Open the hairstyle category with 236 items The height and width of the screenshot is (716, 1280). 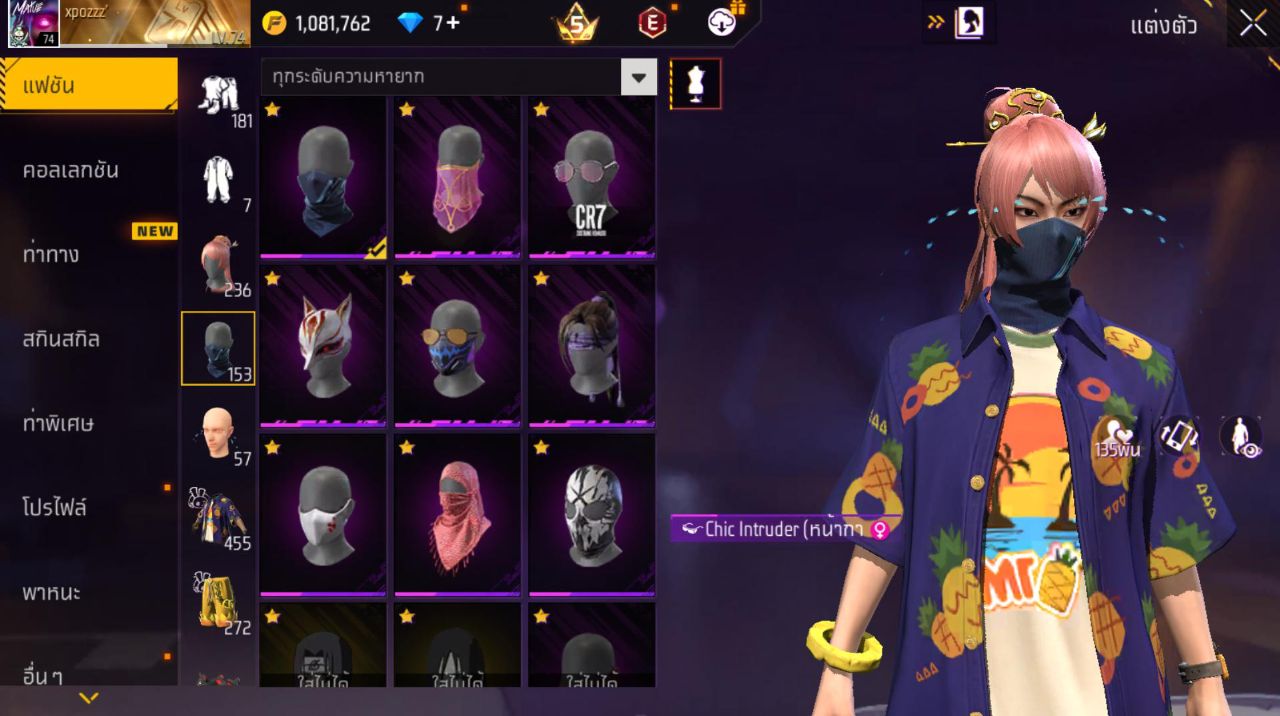point(218,265)
